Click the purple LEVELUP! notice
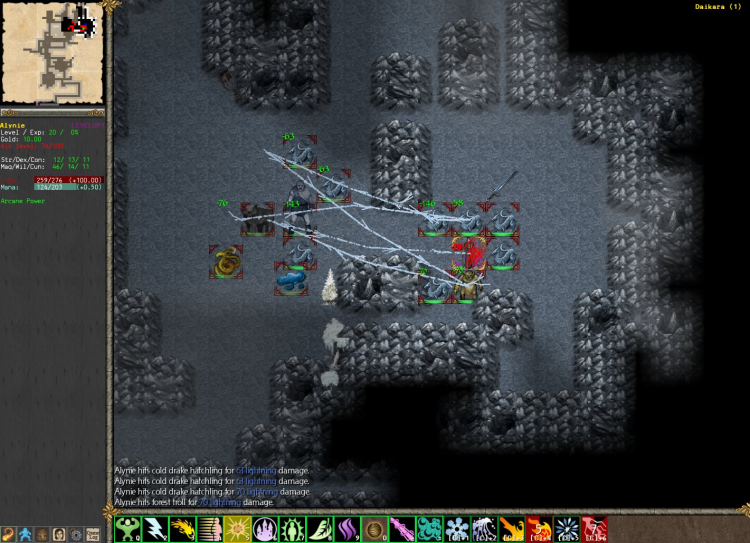 pos(88,125)
